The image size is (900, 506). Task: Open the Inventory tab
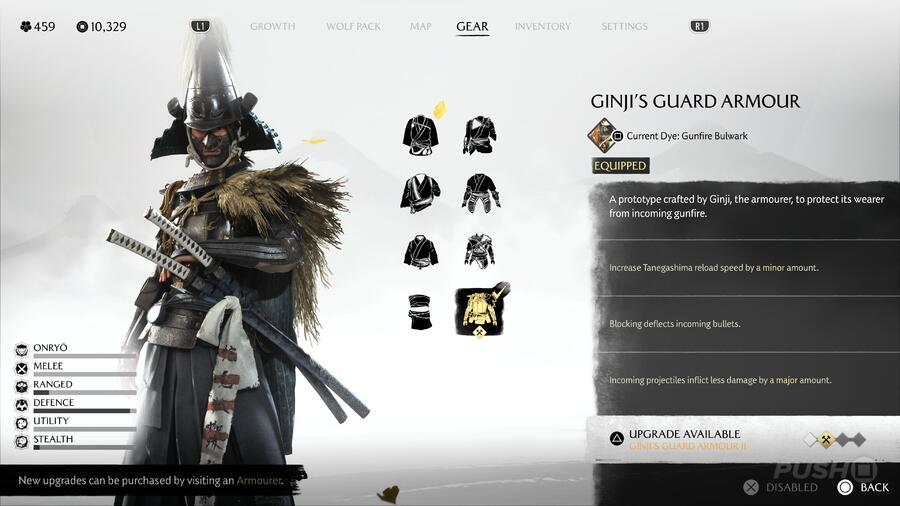[x=543, y=26]
